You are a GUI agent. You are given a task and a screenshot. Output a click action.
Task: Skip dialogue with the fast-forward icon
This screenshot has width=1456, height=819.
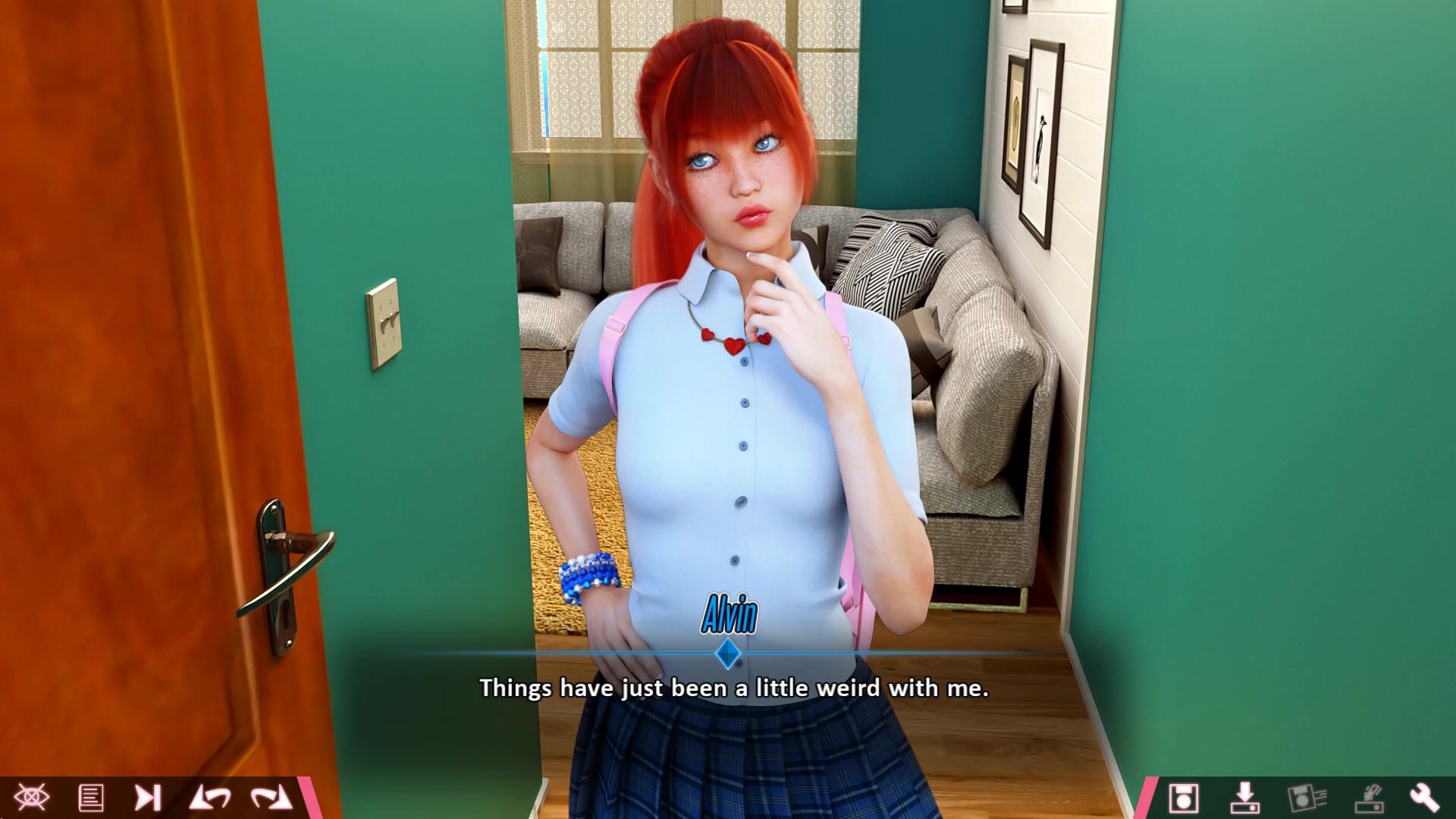coord(148,798)
